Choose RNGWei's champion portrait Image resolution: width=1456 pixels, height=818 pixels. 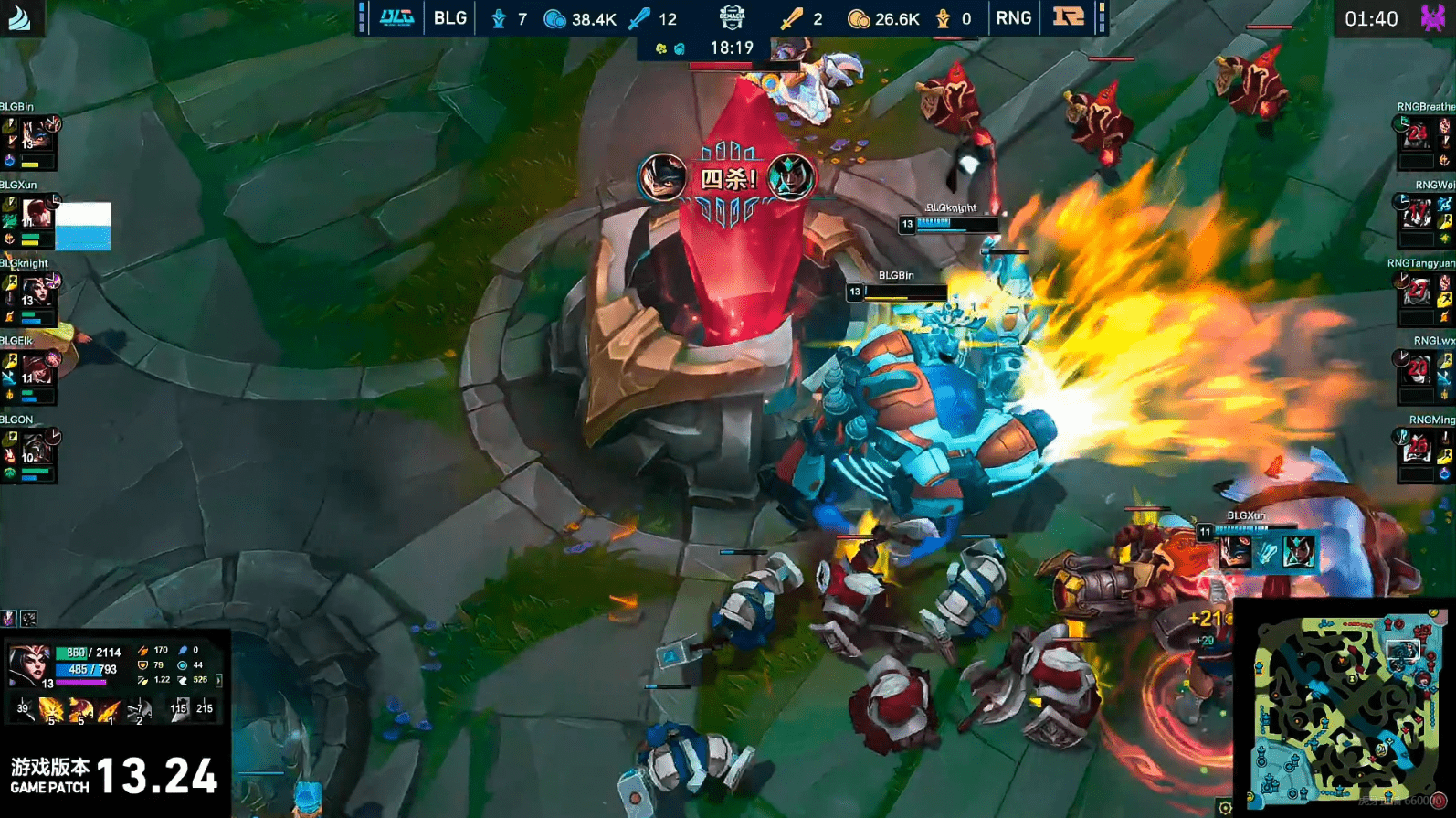point(1417,214)
